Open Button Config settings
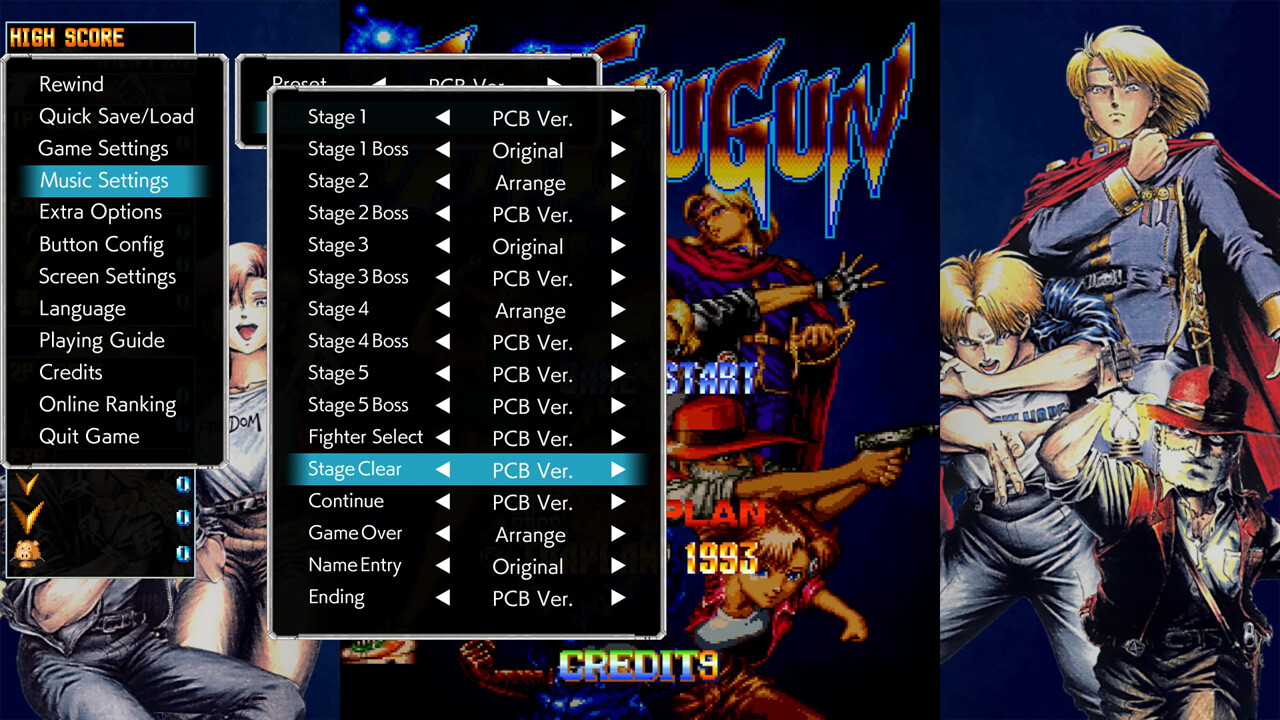Viewport: 1280px width, 720px height. [101, 244]
